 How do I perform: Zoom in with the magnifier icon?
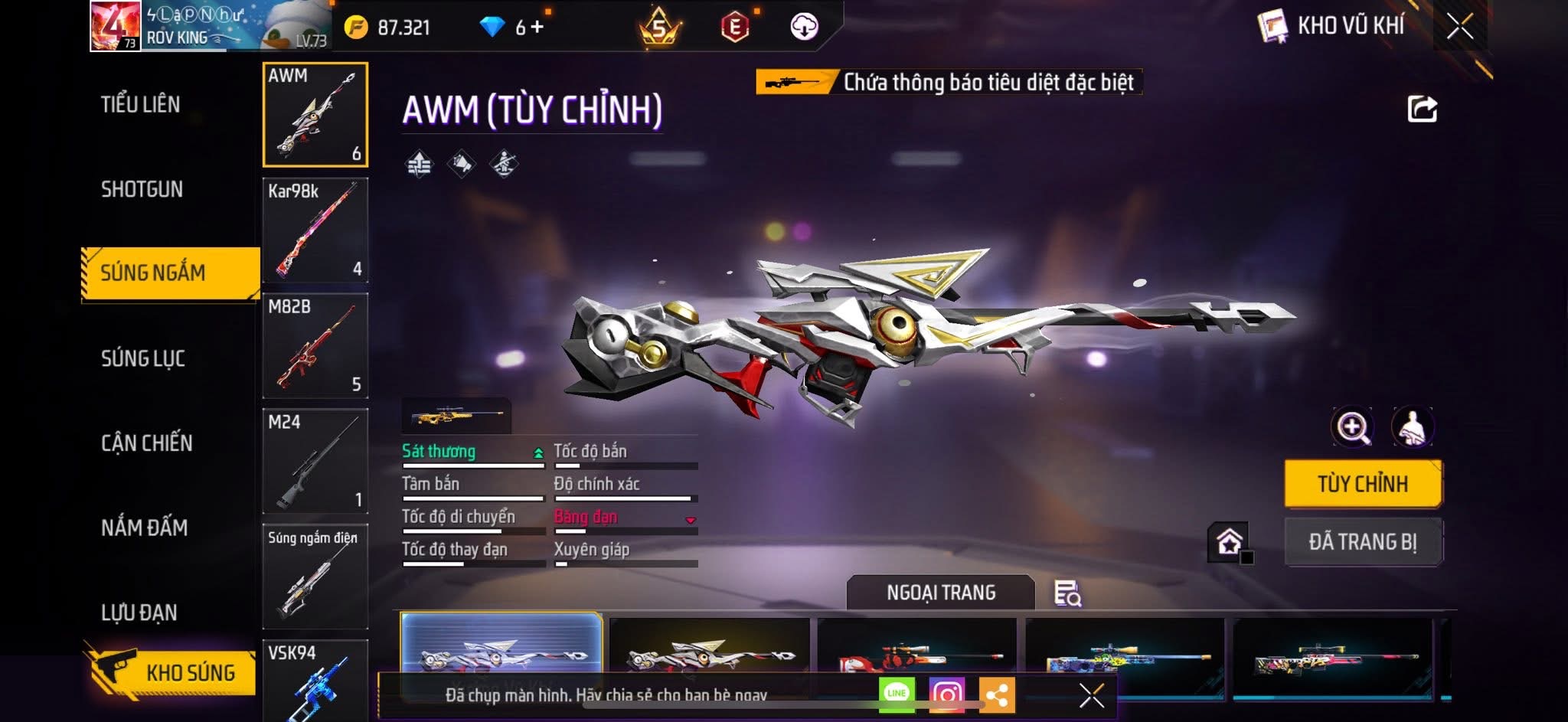(x=1352, y=427)
